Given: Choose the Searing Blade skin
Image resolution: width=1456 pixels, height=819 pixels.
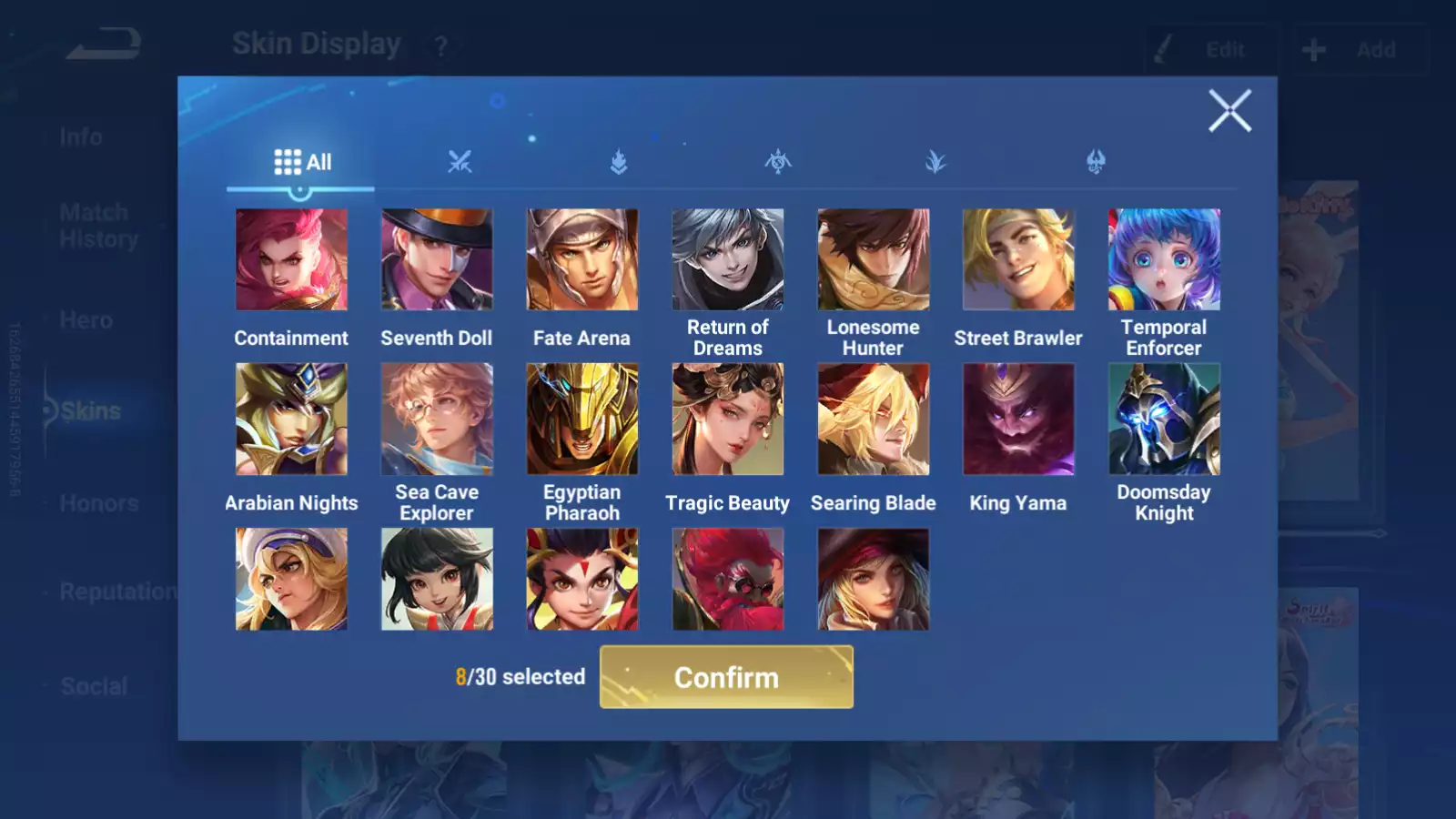Looking at the screenshot, I should click(x=874, y=420).
